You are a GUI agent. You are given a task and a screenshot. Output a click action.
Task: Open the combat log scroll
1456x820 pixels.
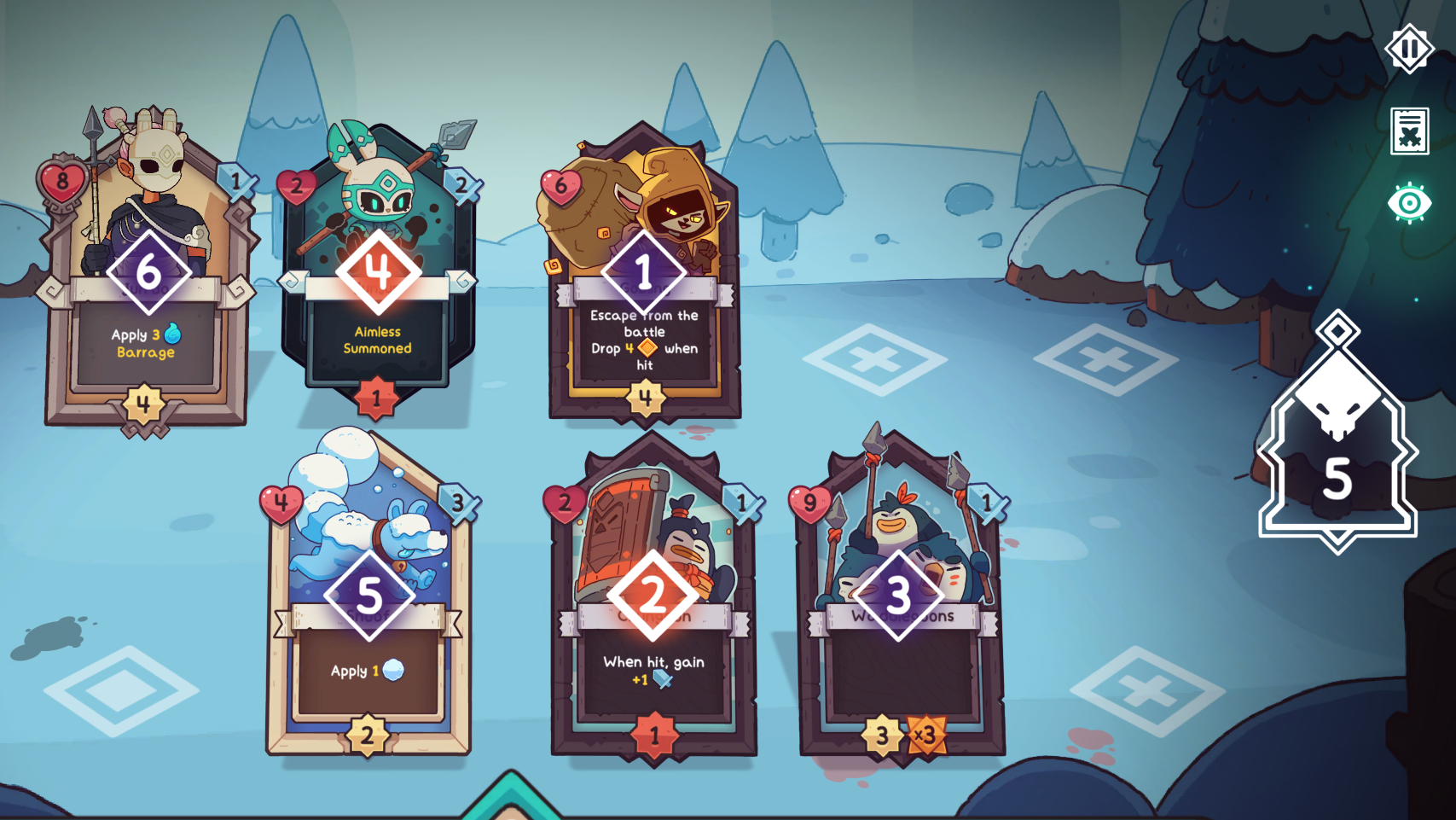[1409, 132]
